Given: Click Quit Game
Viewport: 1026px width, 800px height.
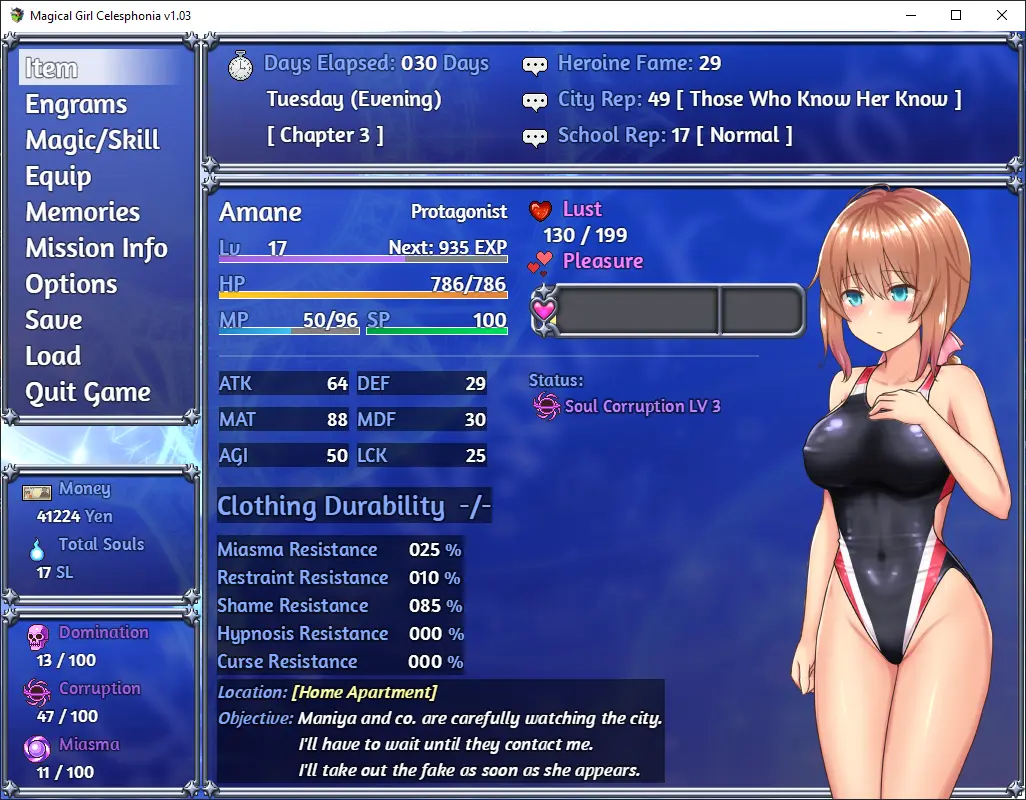Looking at the screenshot, I should (88, 392).
